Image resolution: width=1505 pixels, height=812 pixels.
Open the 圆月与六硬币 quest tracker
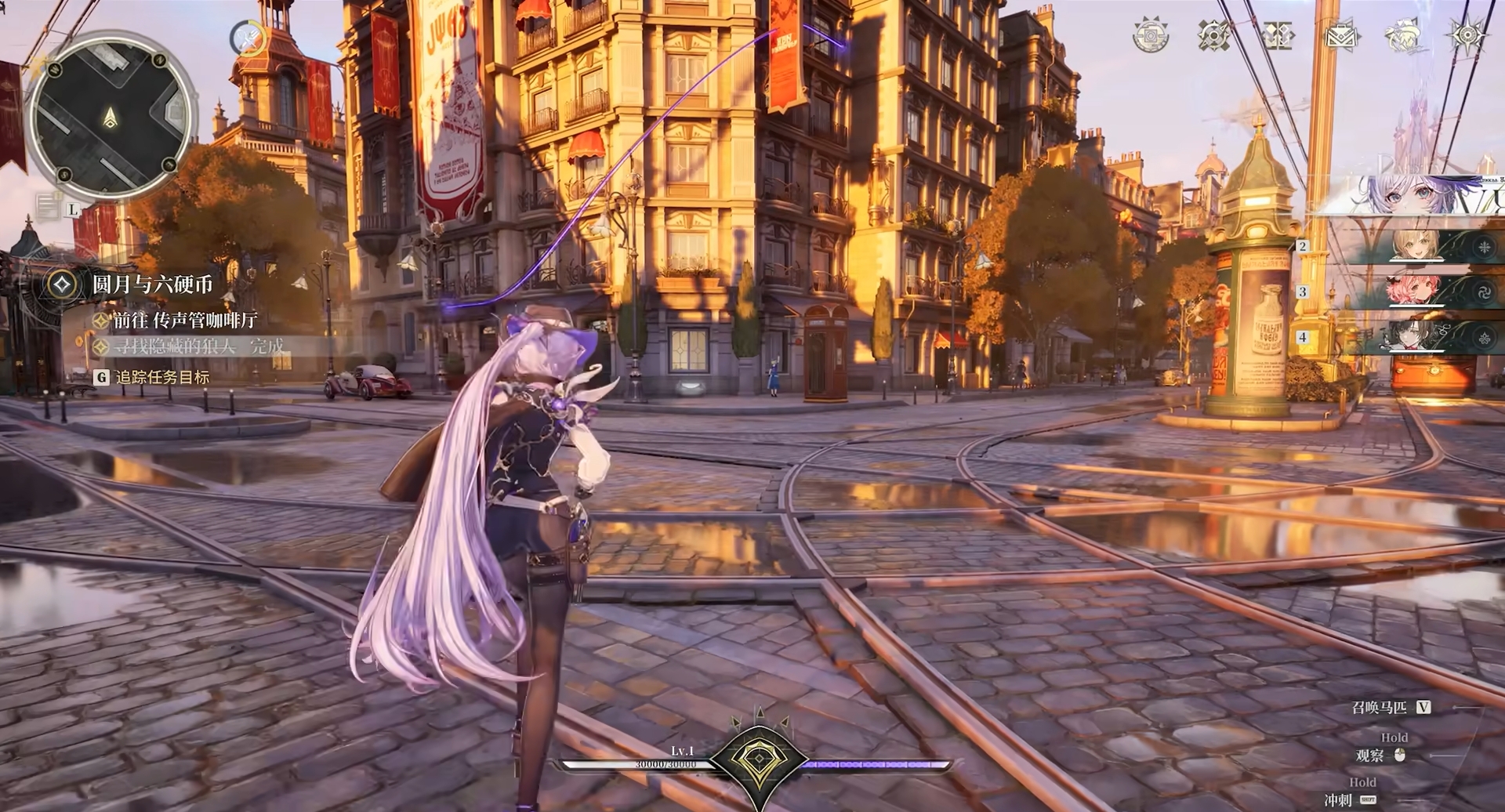(x=152, y=284)
